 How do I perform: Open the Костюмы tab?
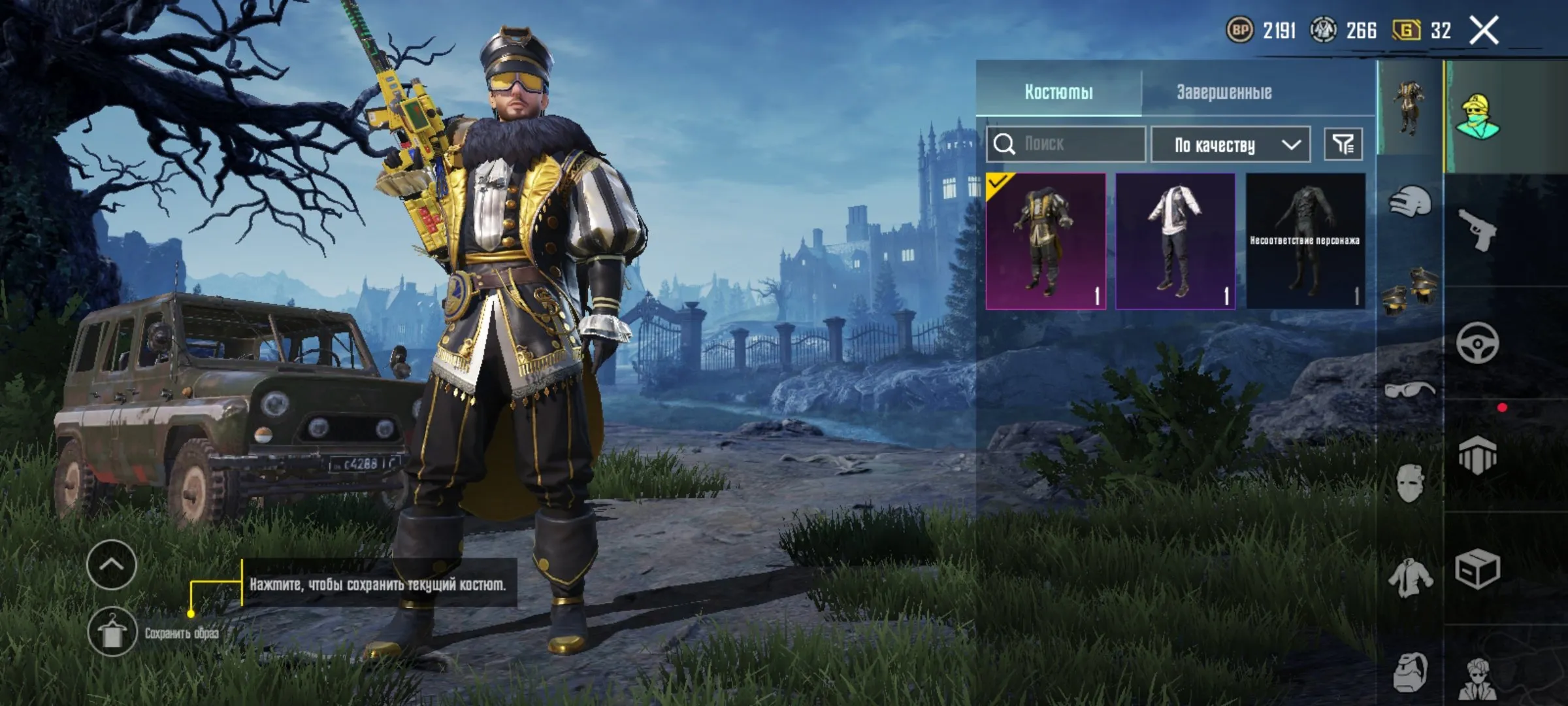1058,93
